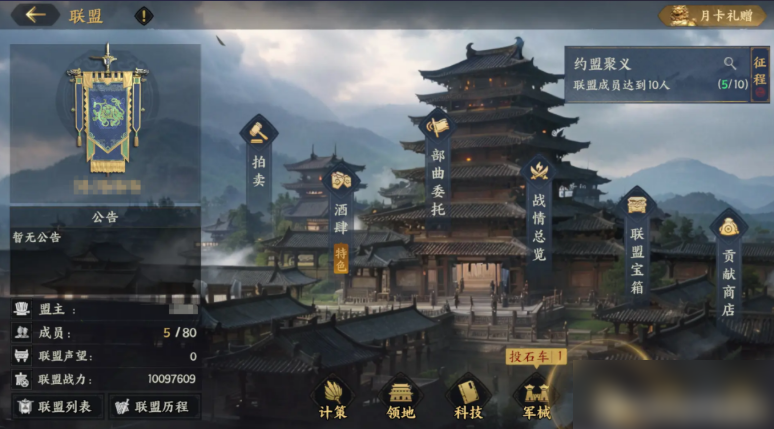Open the 联盟宝箱 alliance chest
This screenshot has width=774, height=429.
(637, 240)
